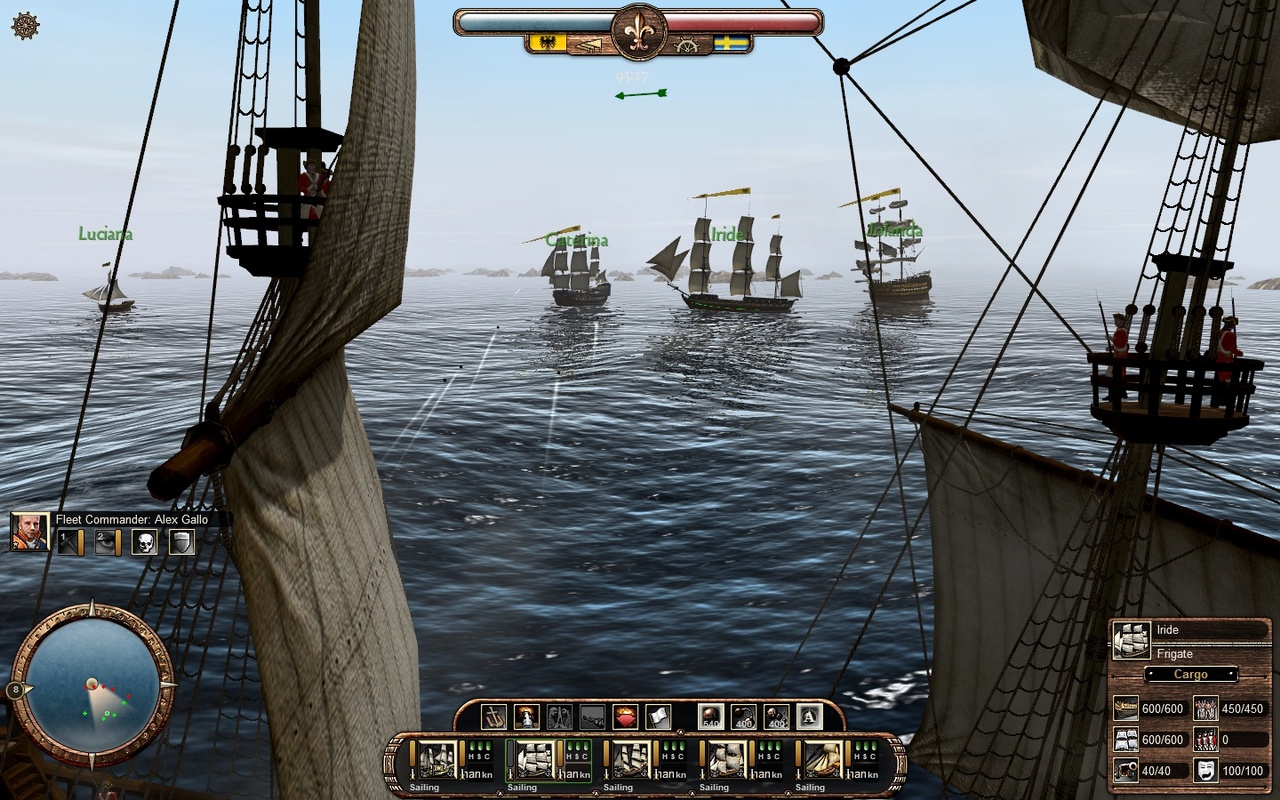
Task: Drop the anchor using the anchor icon
Action: pyautogui.click(x=493, y=716)
